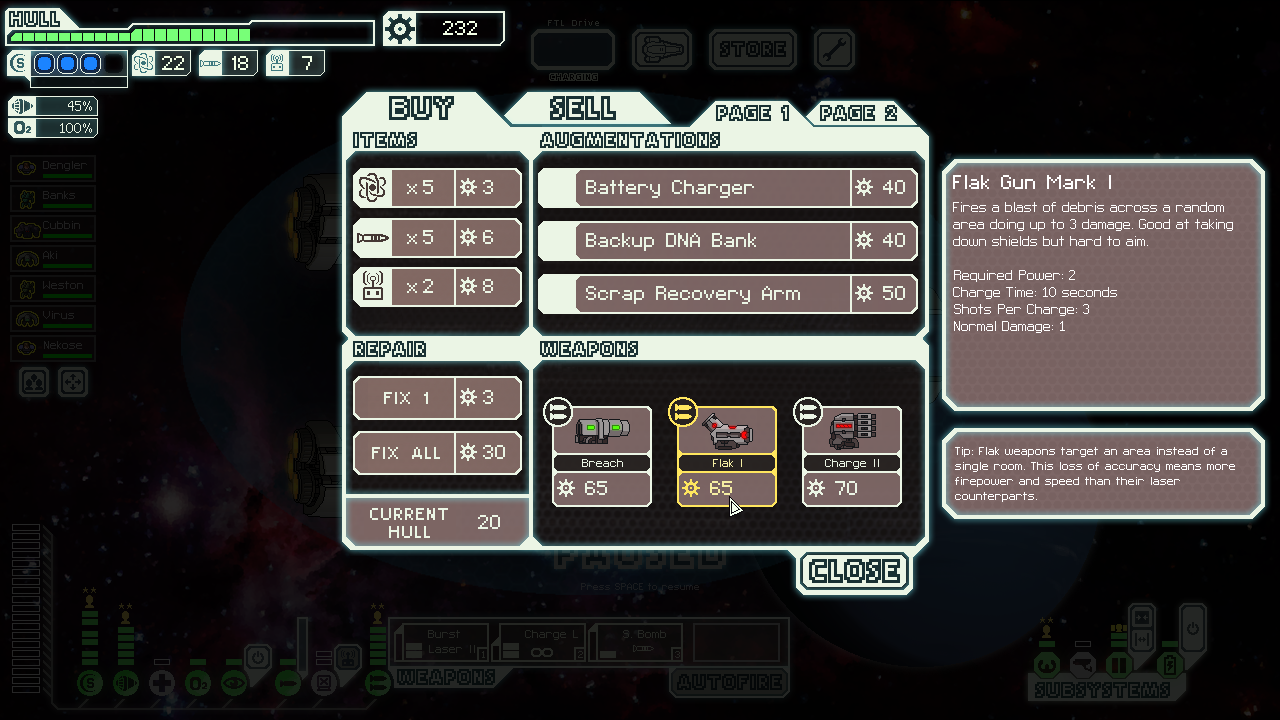
Task: Choose Fix 1 hull repair
Action: tap(437, 398)
